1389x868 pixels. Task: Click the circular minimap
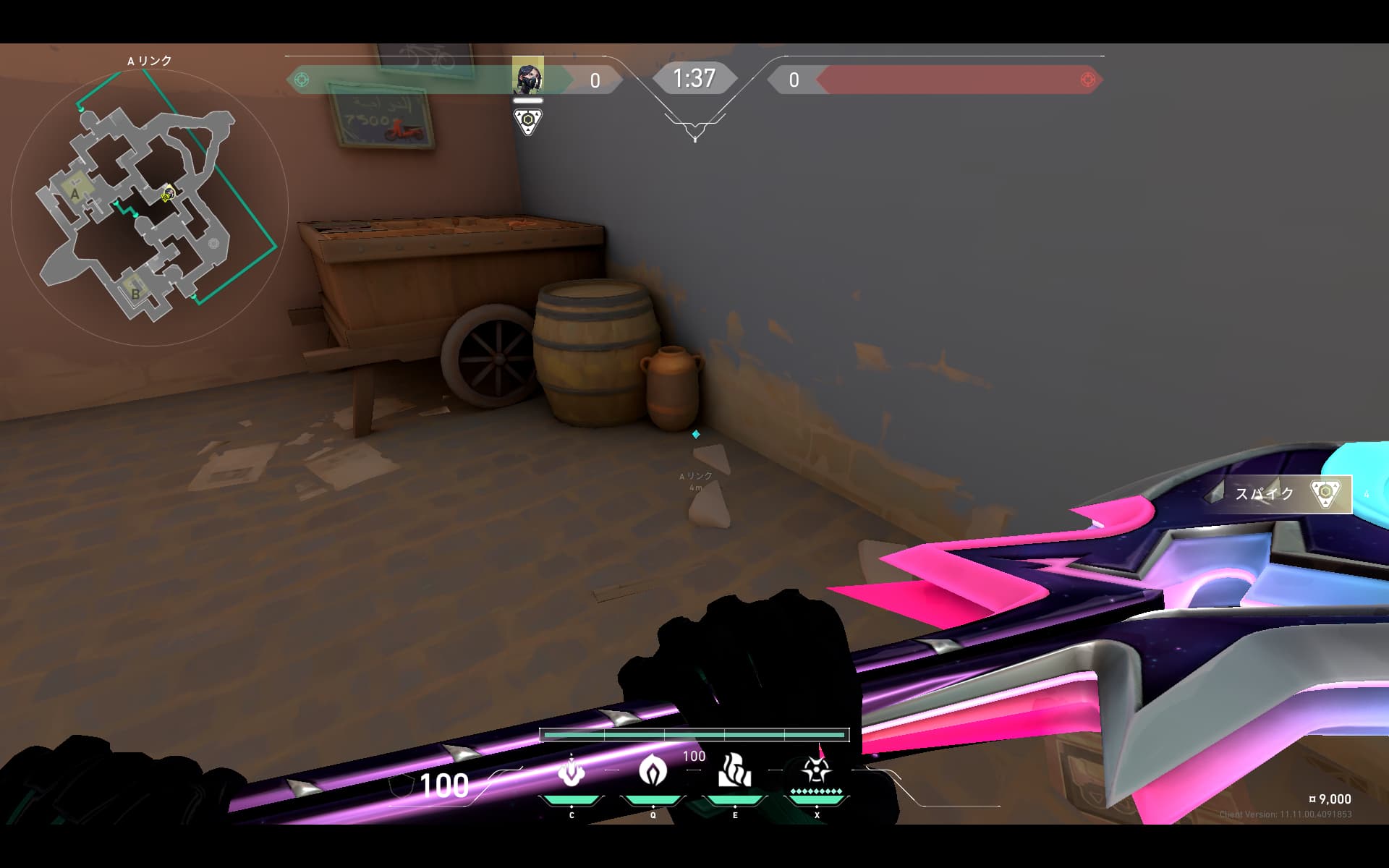tap(150, 206)
